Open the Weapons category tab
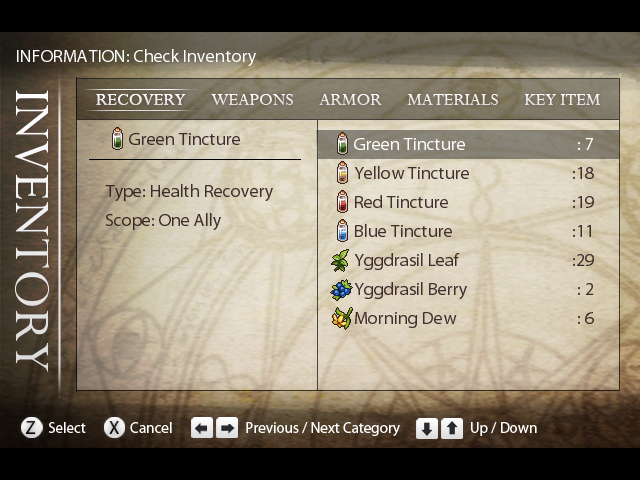This screenshot has width=640, height=480. pos(252,100)
